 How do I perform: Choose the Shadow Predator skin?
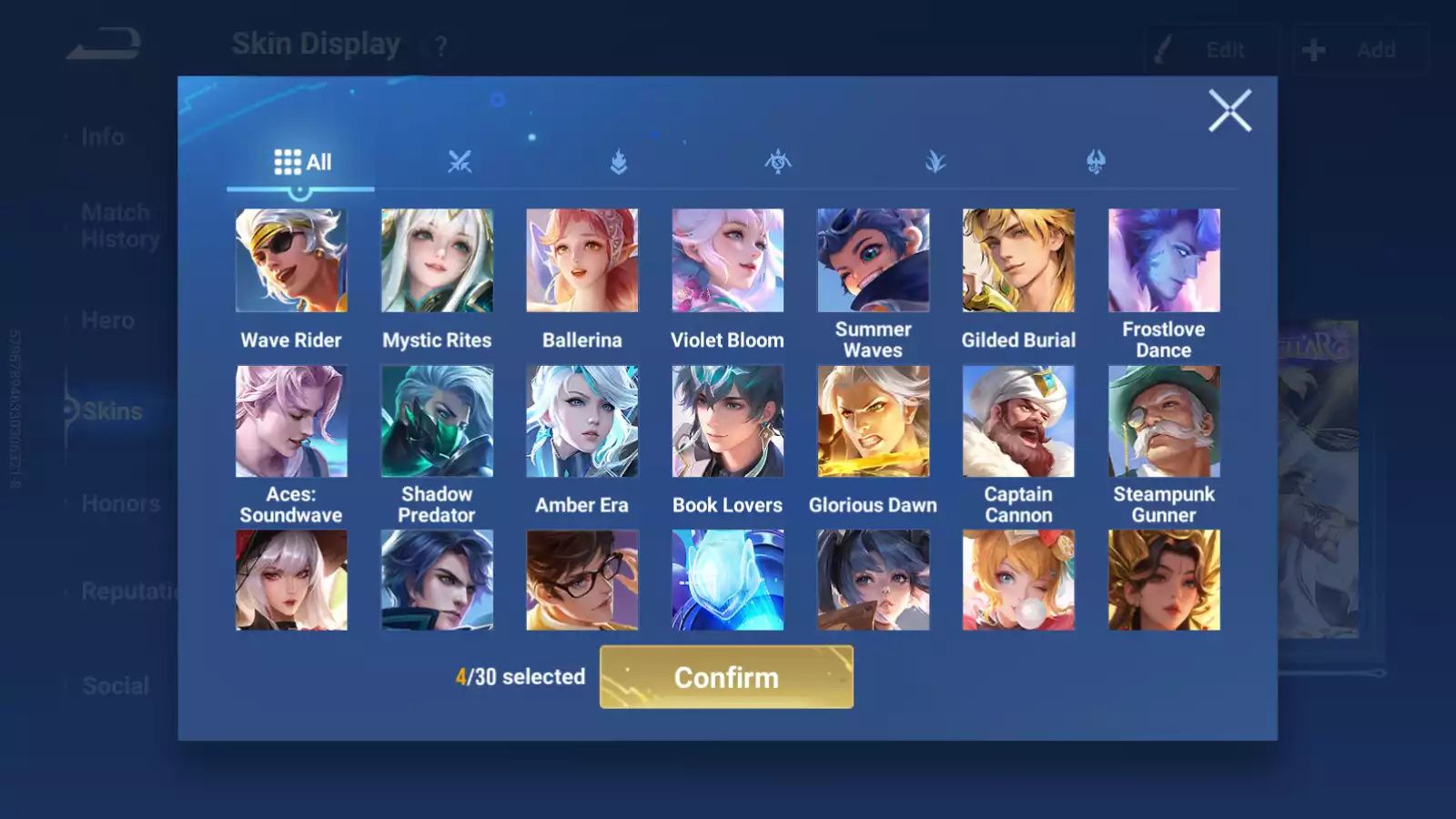tap(437, 421)
